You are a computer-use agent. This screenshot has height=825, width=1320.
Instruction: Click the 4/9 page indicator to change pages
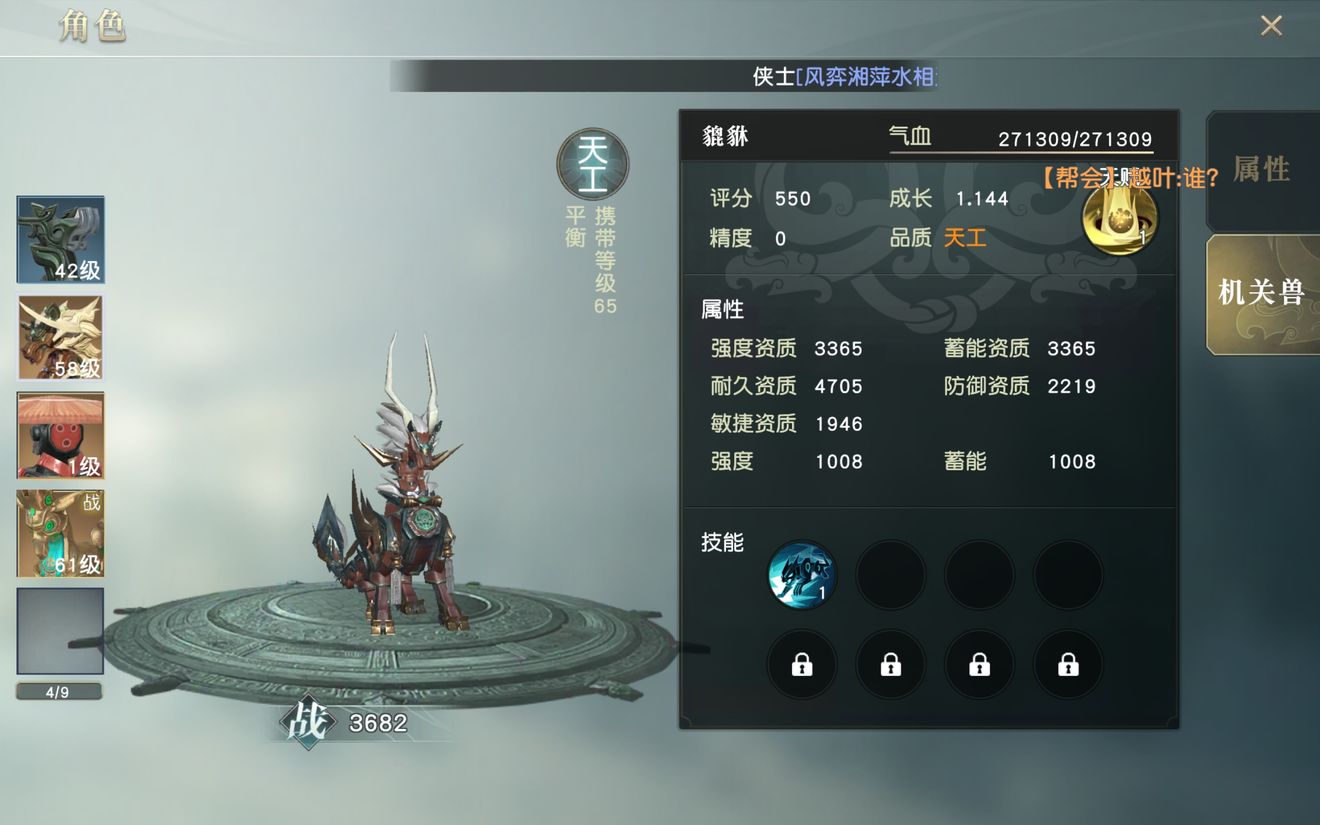(59, 691)
